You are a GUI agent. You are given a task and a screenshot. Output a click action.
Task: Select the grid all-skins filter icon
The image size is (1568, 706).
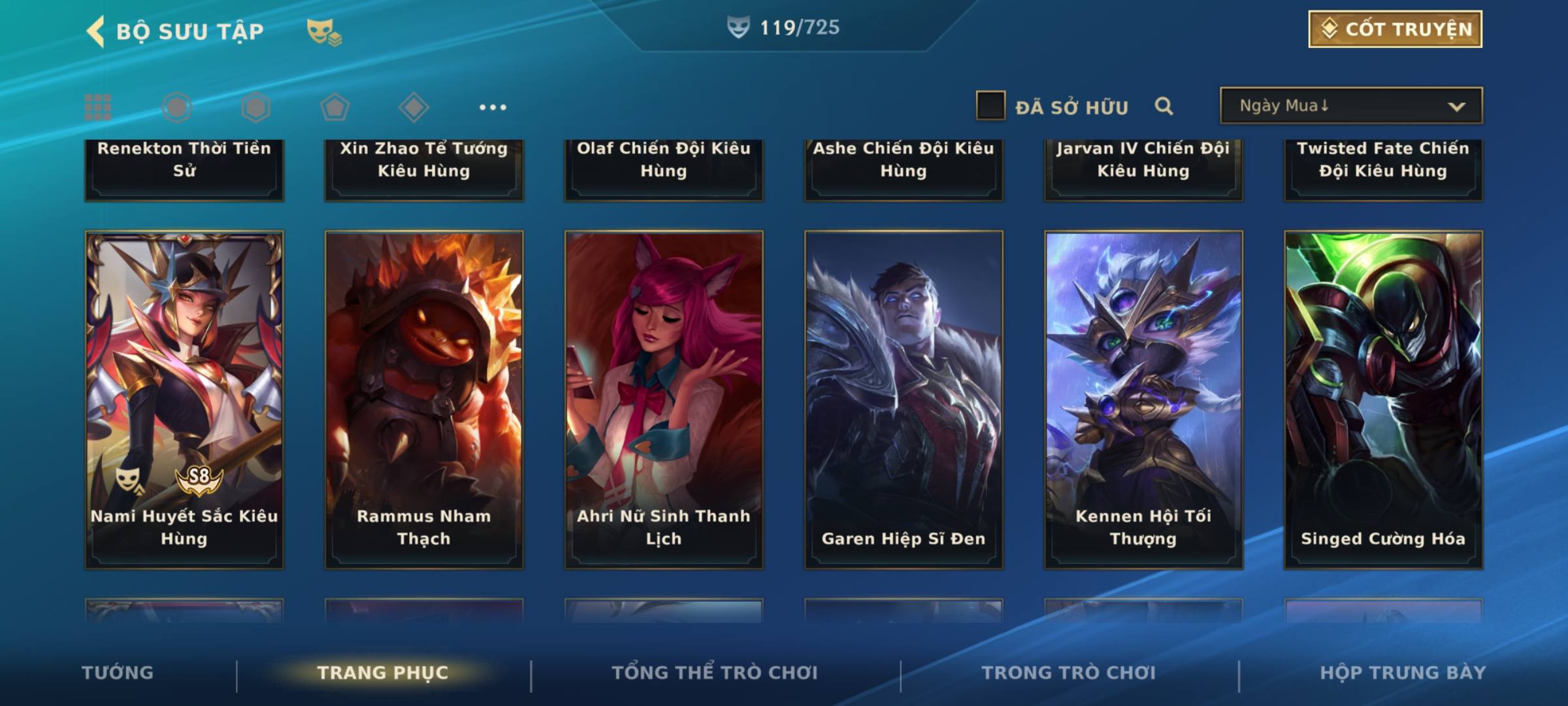tap(98, 107)
